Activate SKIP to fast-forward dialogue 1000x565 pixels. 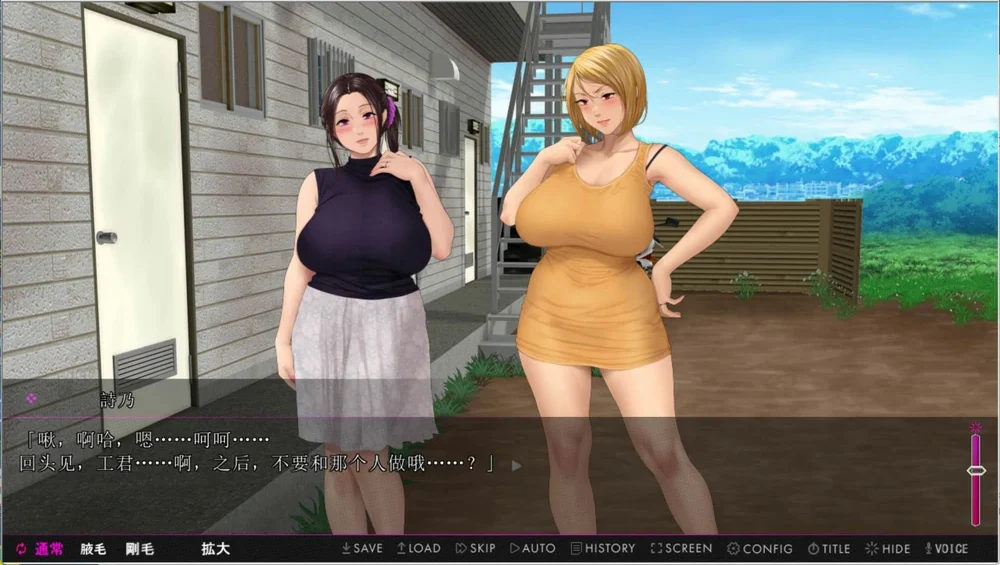[x=475, y=548]
